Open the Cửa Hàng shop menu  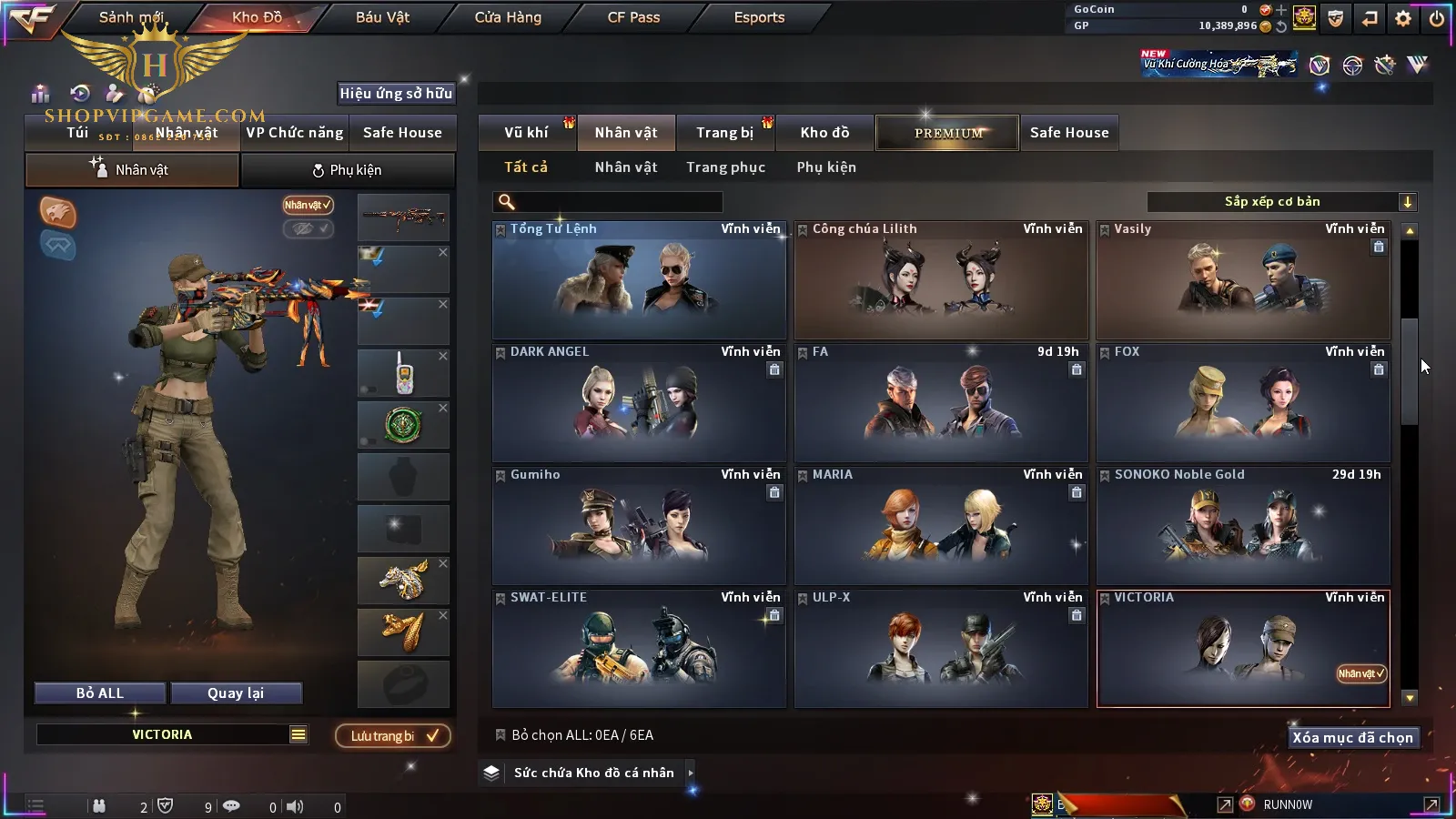tap(508, 17)
